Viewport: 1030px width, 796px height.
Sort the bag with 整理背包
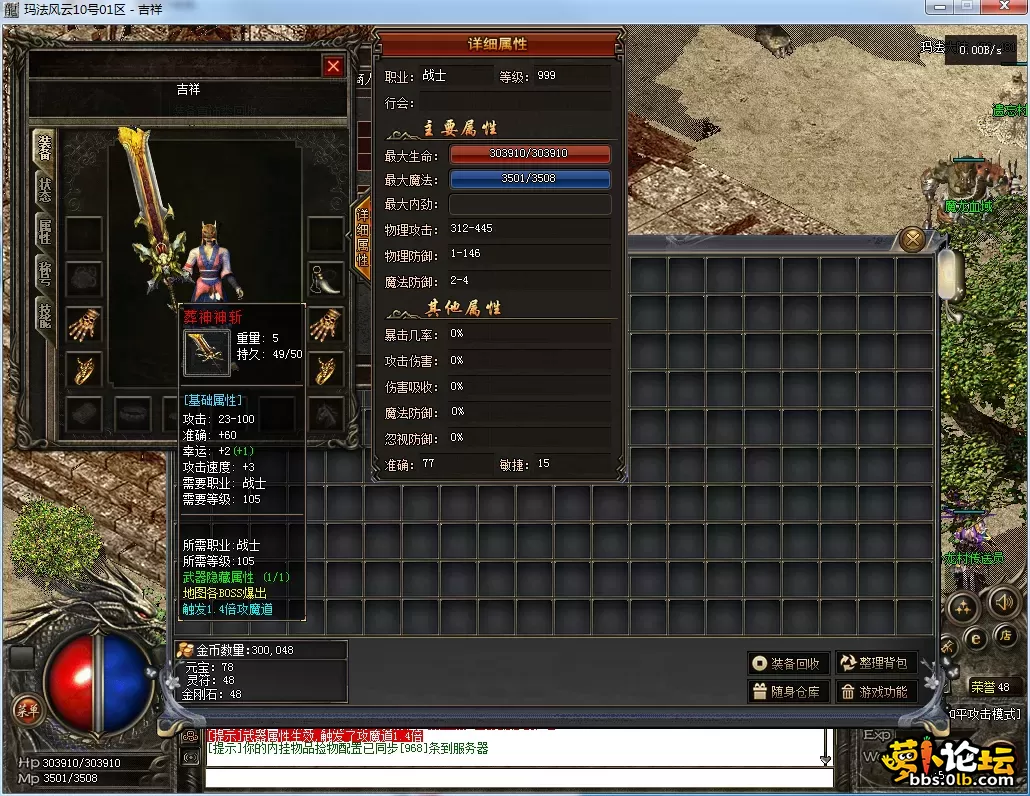876,663
